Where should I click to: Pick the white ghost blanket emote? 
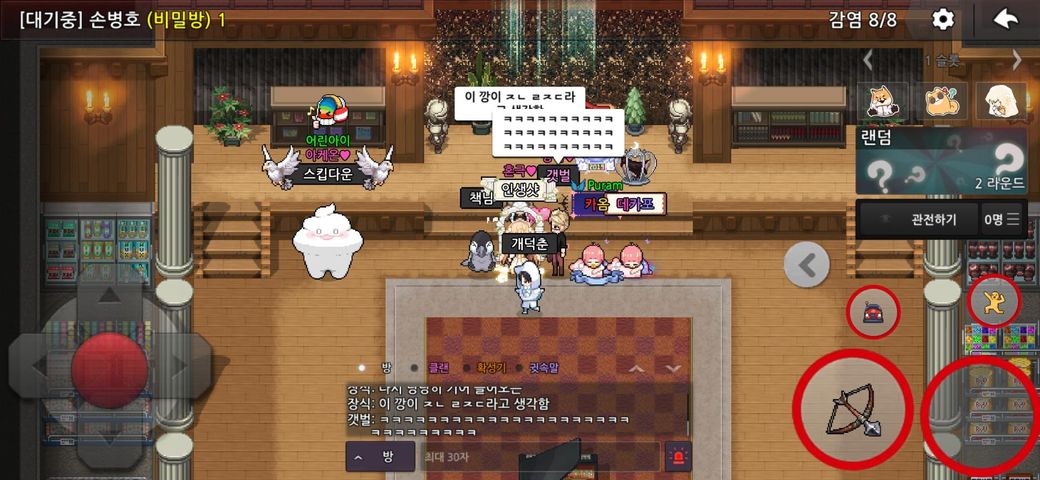tap(1001, 101)
